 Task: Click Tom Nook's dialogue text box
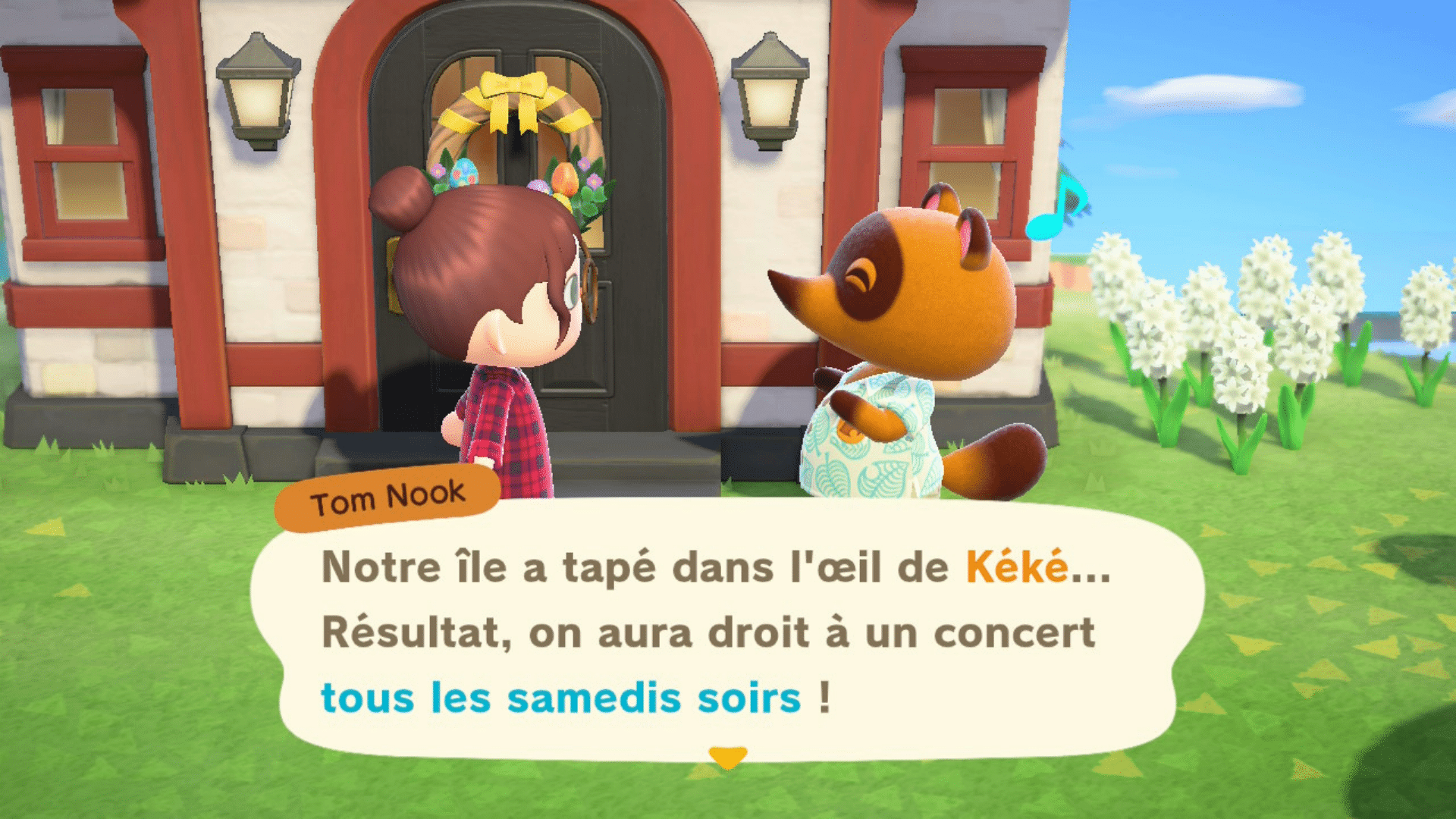coord(726,632)
